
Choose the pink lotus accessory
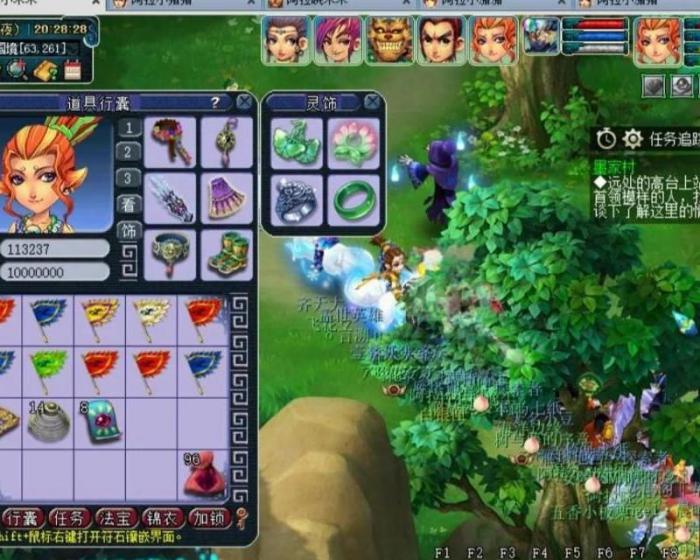(x=355, y=143)
